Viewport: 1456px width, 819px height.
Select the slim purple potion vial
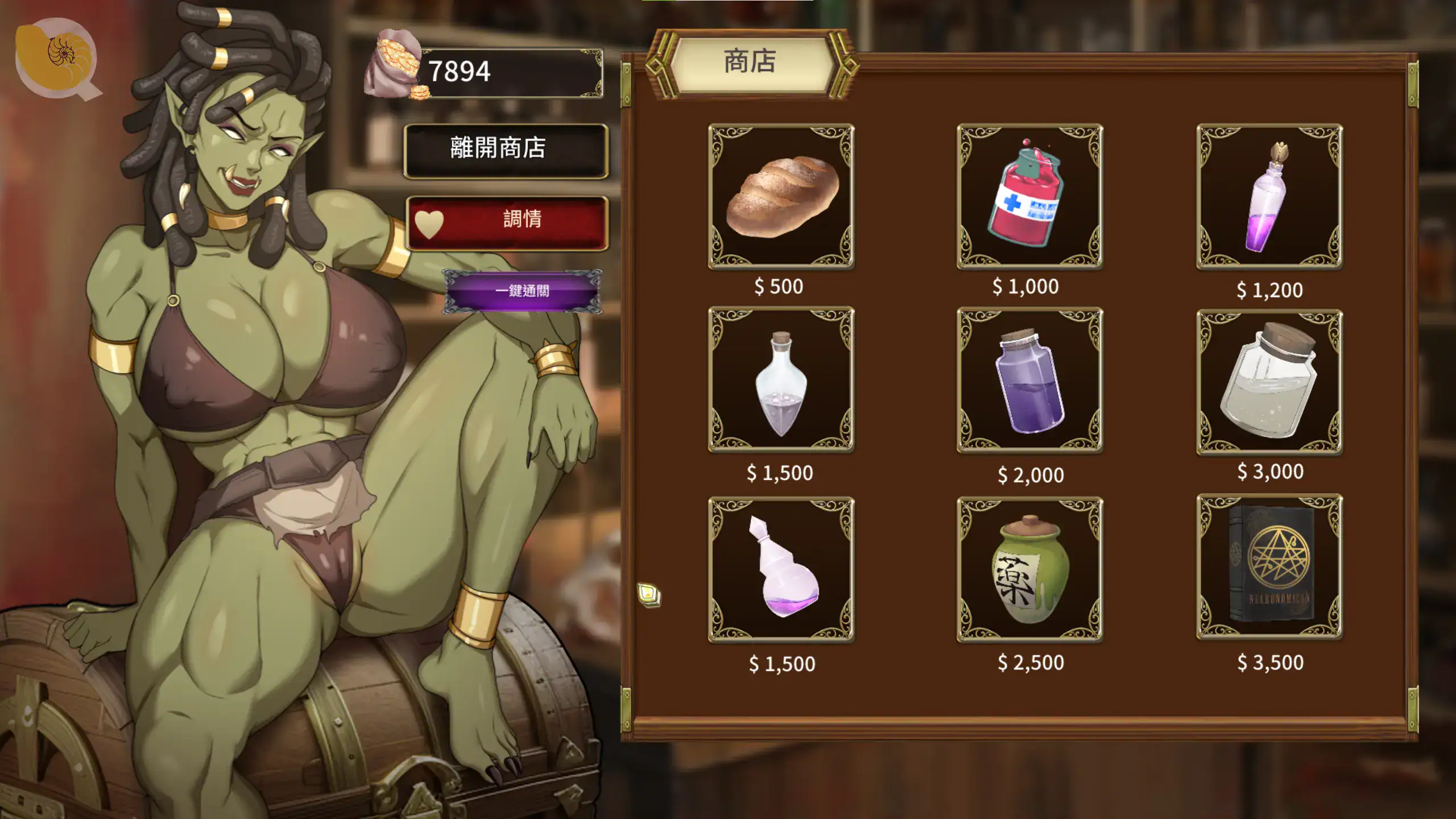(x=1269, y=196)
